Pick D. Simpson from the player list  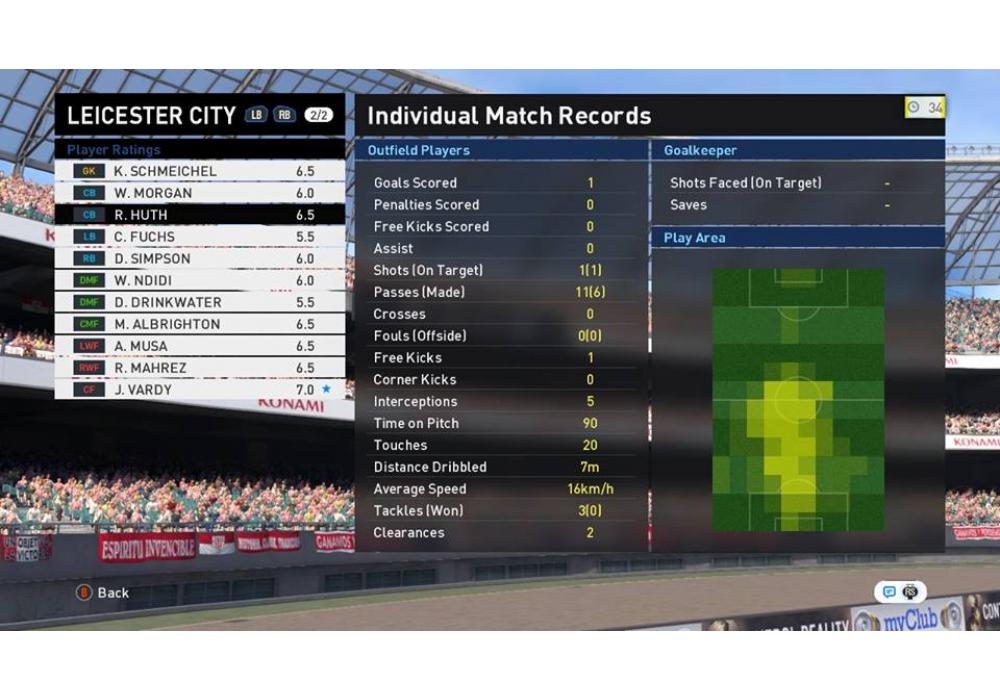coord(199,258)
